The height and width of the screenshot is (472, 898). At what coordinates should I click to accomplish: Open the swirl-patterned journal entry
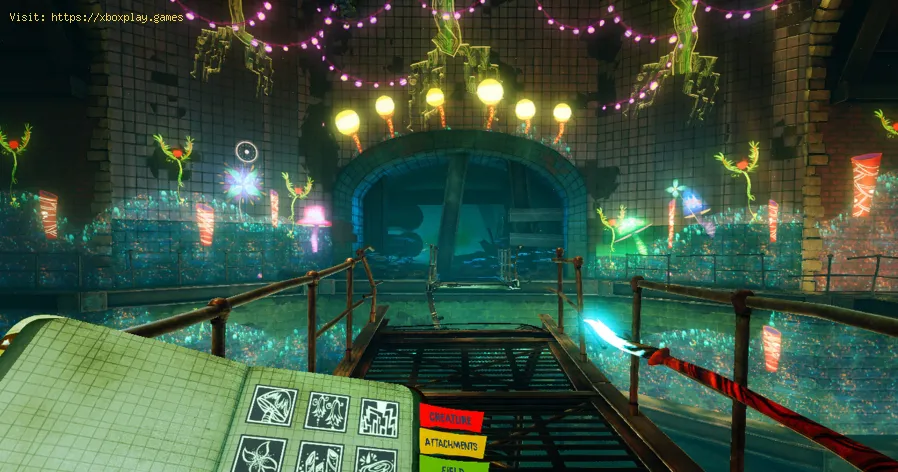[x=375, y=461]
